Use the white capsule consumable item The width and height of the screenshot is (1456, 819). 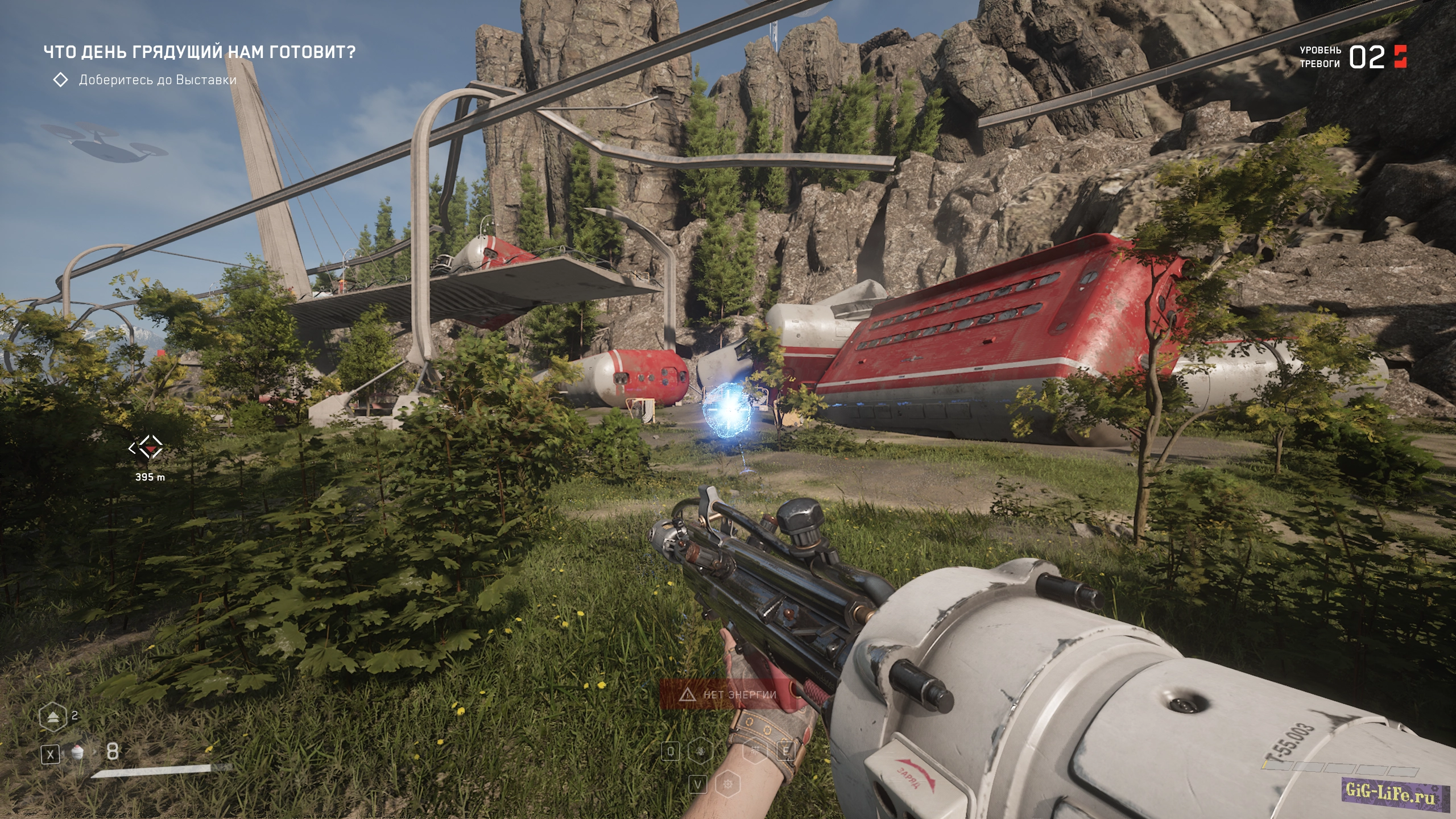(78, 753)
